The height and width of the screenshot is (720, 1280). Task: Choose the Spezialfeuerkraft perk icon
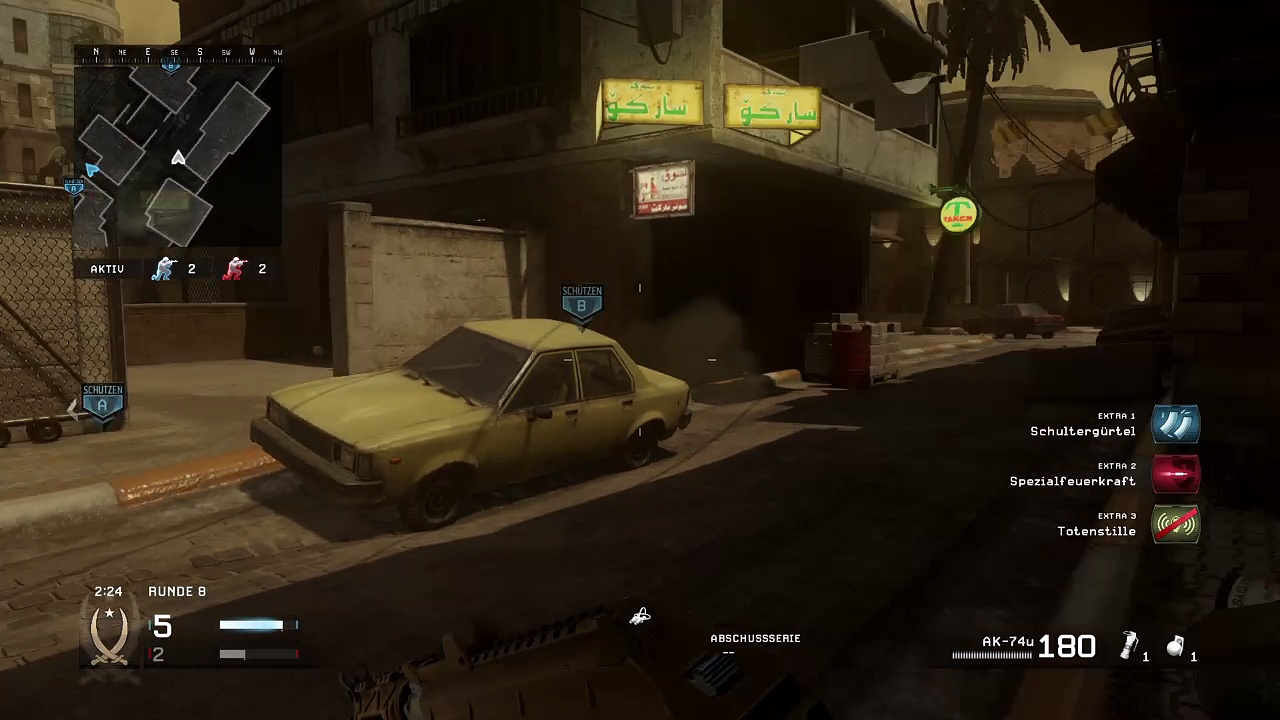1175,474
